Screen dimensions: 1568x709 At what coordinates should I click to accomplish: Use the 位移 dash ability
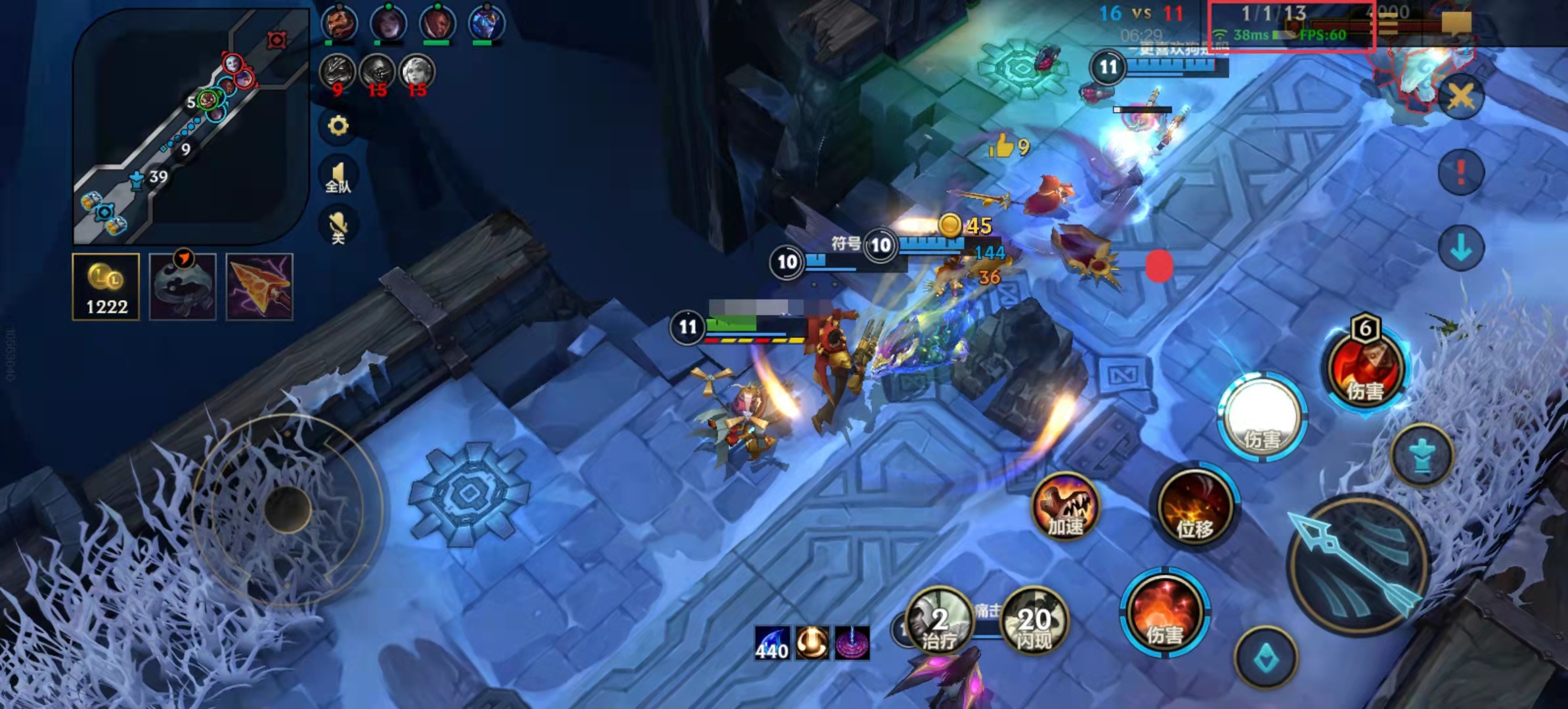click(x=1194, y=507)
